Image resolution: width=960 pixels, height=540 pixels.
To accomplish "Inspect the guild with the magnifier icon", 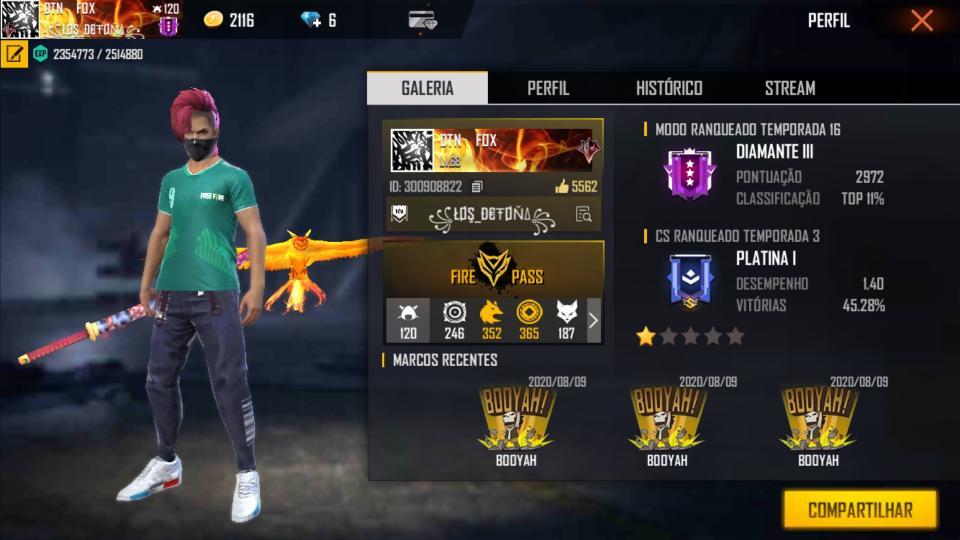I will [x=584, y=214].
